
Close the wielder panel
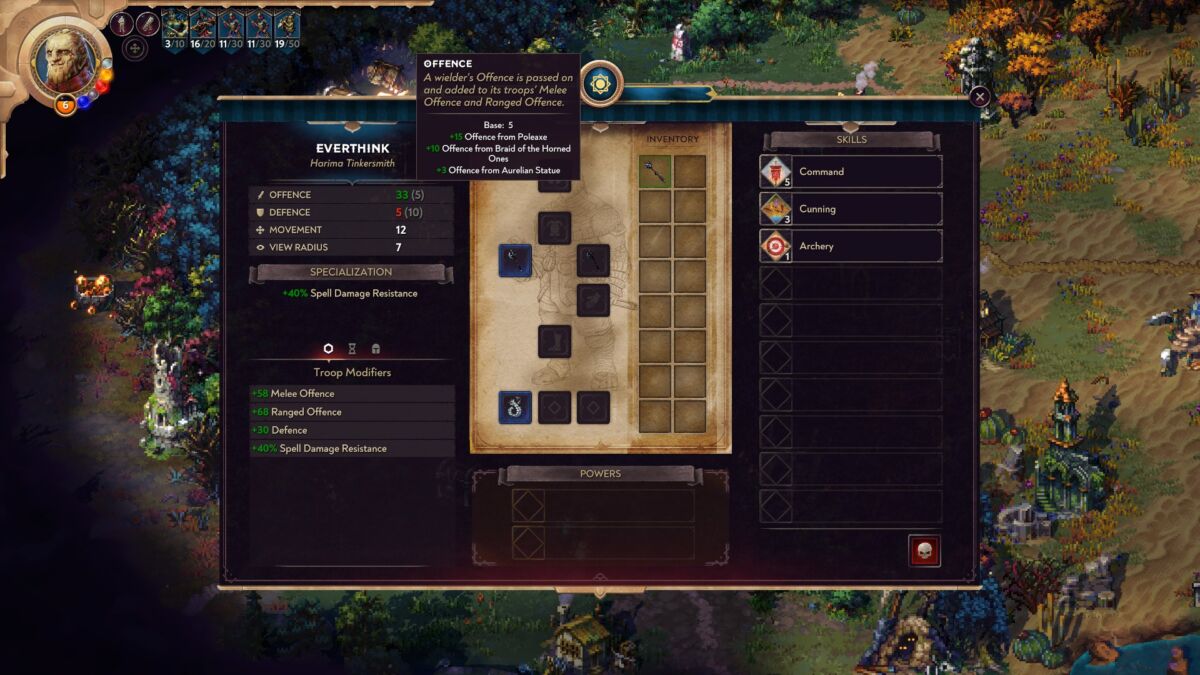(x=980, y=96)
